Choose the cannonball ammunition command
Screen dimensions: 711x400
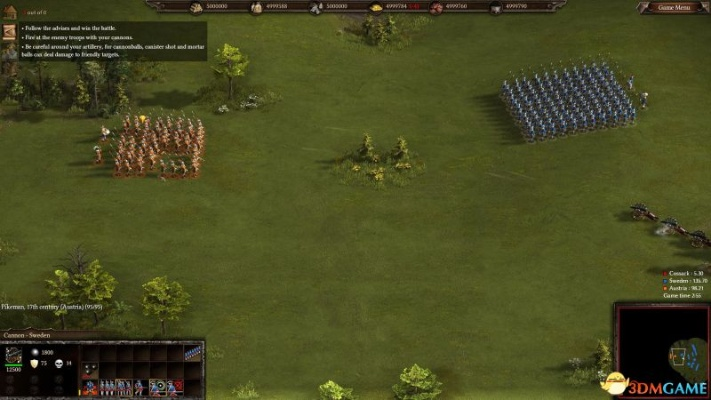tap(90, 369)
